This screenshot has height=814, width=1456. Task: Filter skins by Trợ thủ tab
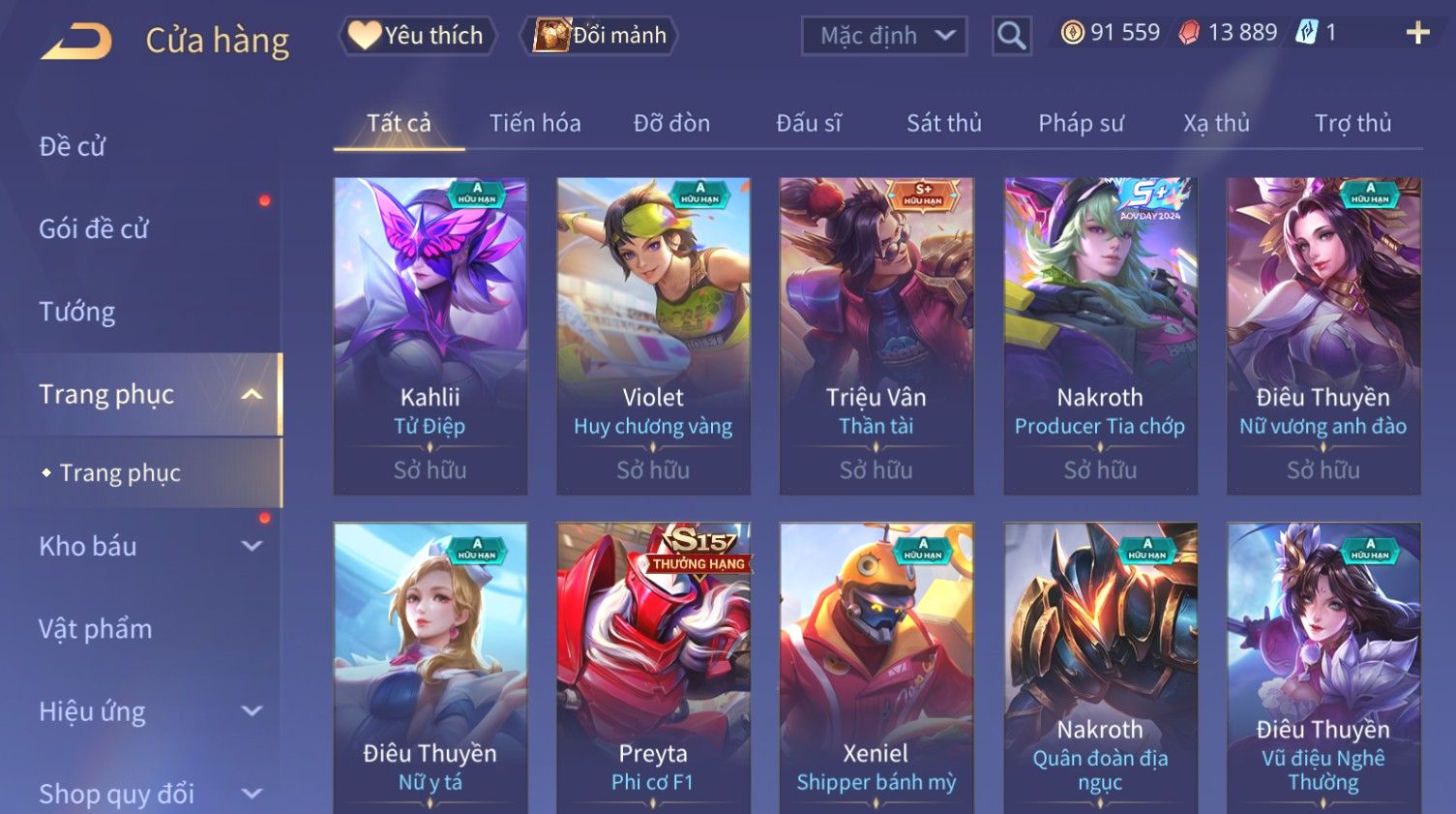click(1352, 124)
